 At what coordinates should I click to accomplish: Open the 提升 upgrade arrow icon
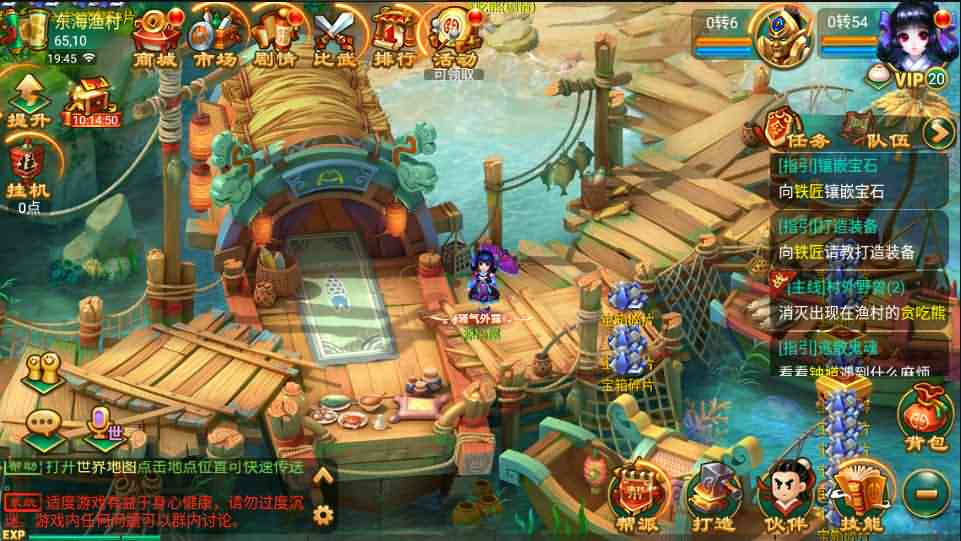tap(28, 101)
